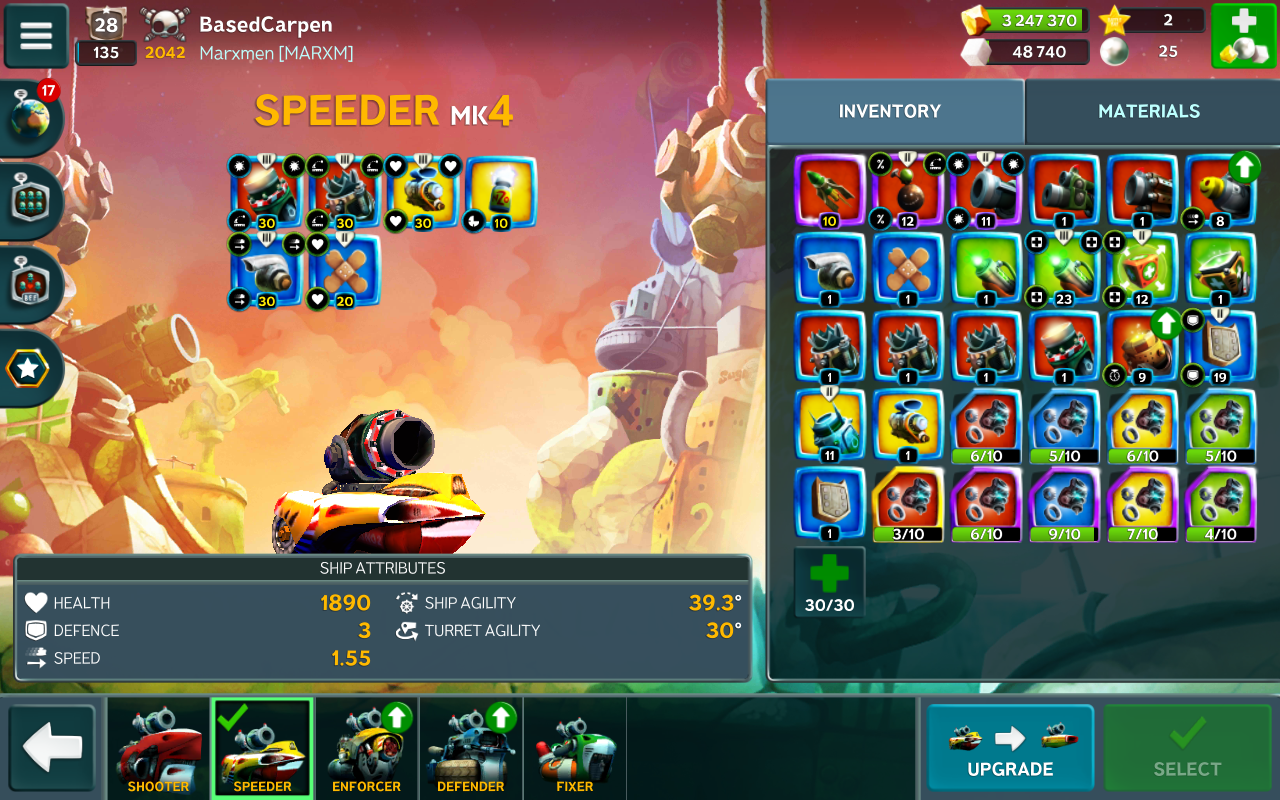Image resolution: width=1280 pixels, height=800 pixels.
Task: Upgrade the Speeder ship
Action: pos(1010,747)
